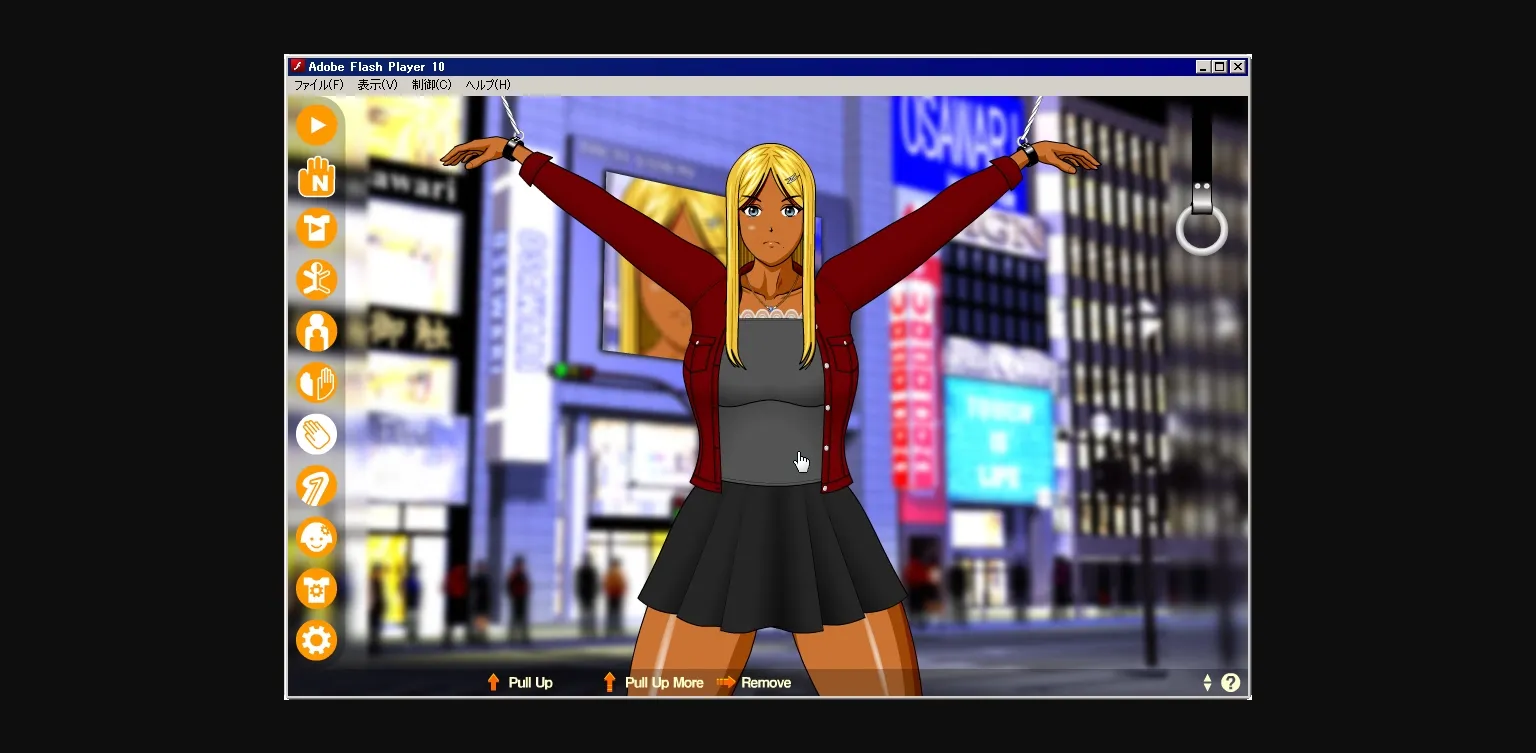
Task: Select the orange hand tool icon
Action: [x=316, y=382]
